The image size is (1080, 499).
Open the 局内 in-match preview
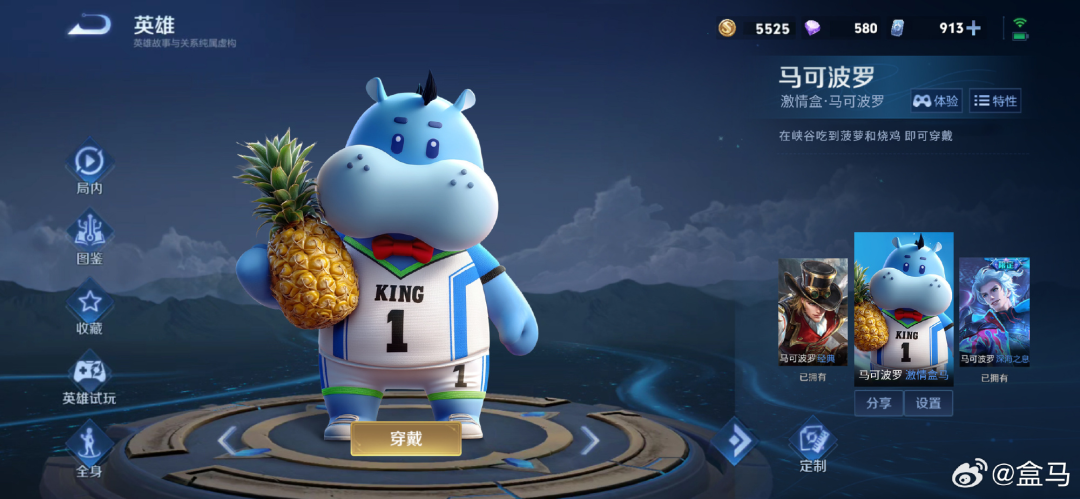click(89, 163)
